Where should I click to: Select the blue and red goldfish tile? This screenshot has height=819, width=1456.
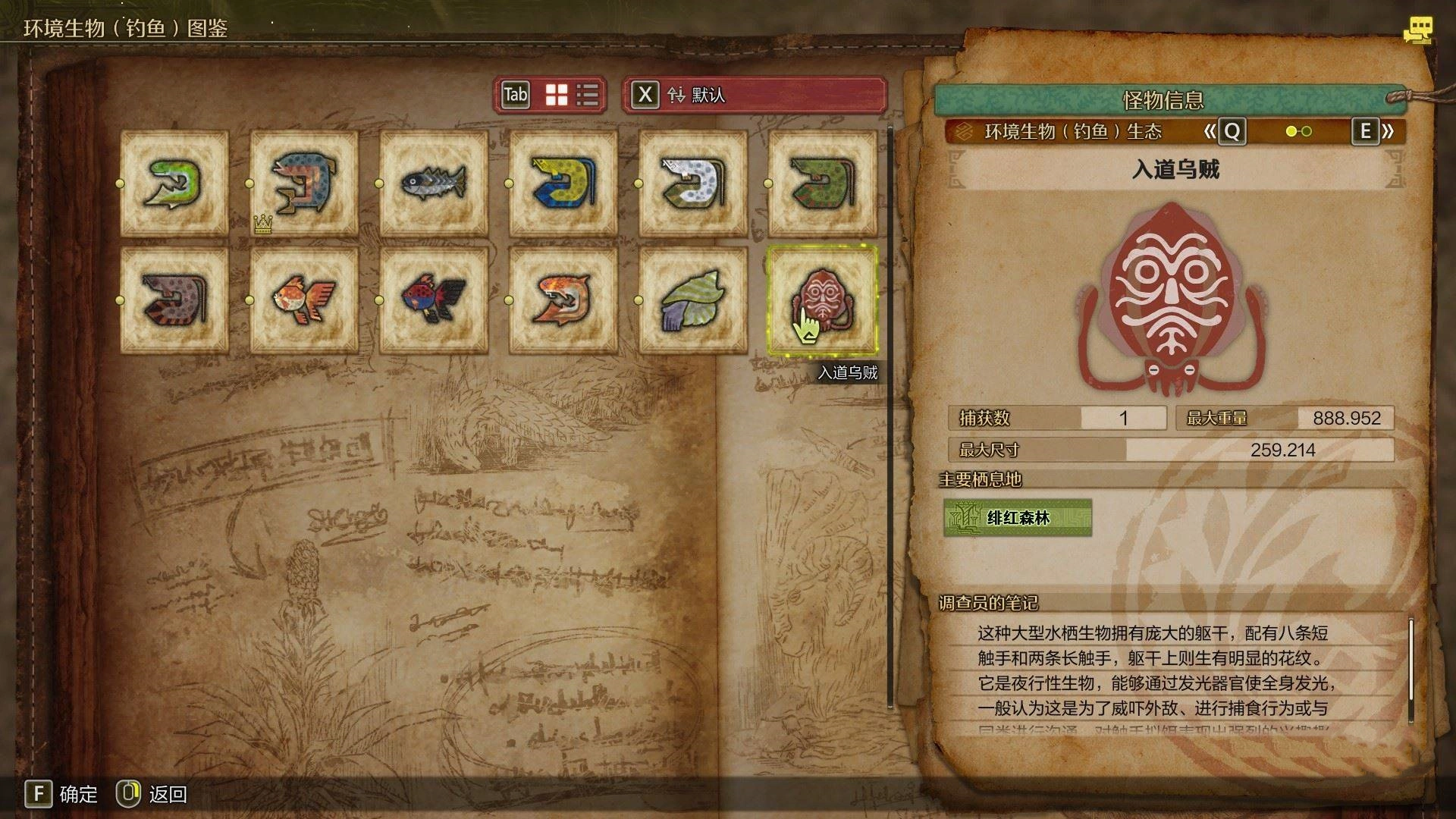pyautogui.click(x=433, y=300)
